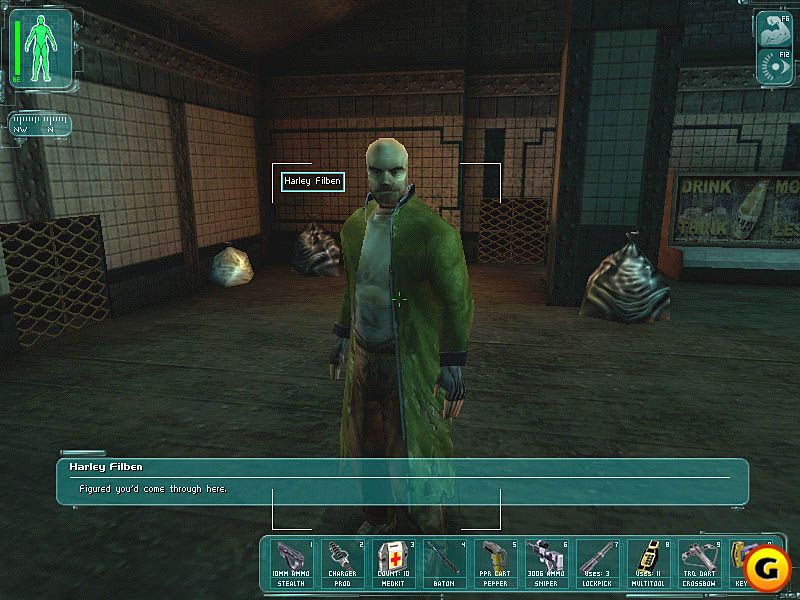Select the stealth pistol in slot 1
This screenshot has height=600, width=800.
(292, 563)
